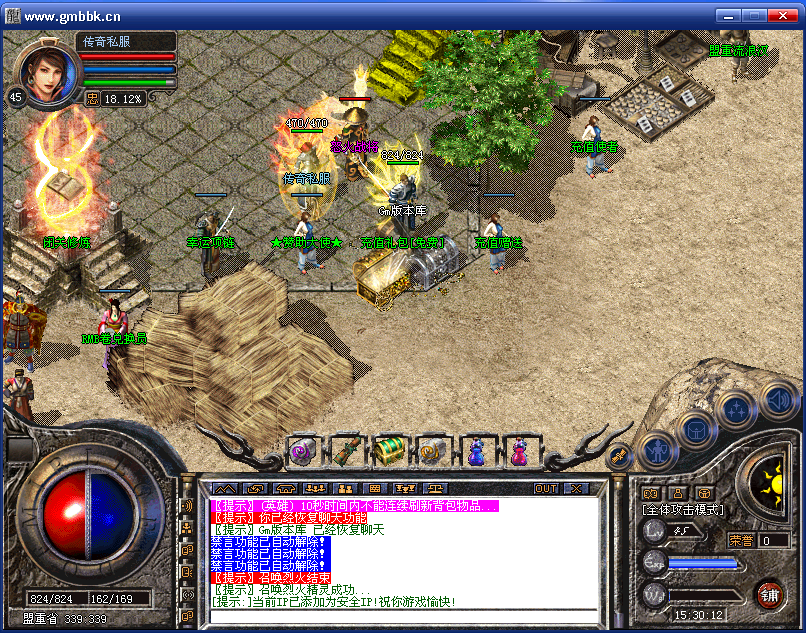The width and height of the screenshot is (806, 633).
Task: Click the small satellite icon button
Action: click(619, 455)
